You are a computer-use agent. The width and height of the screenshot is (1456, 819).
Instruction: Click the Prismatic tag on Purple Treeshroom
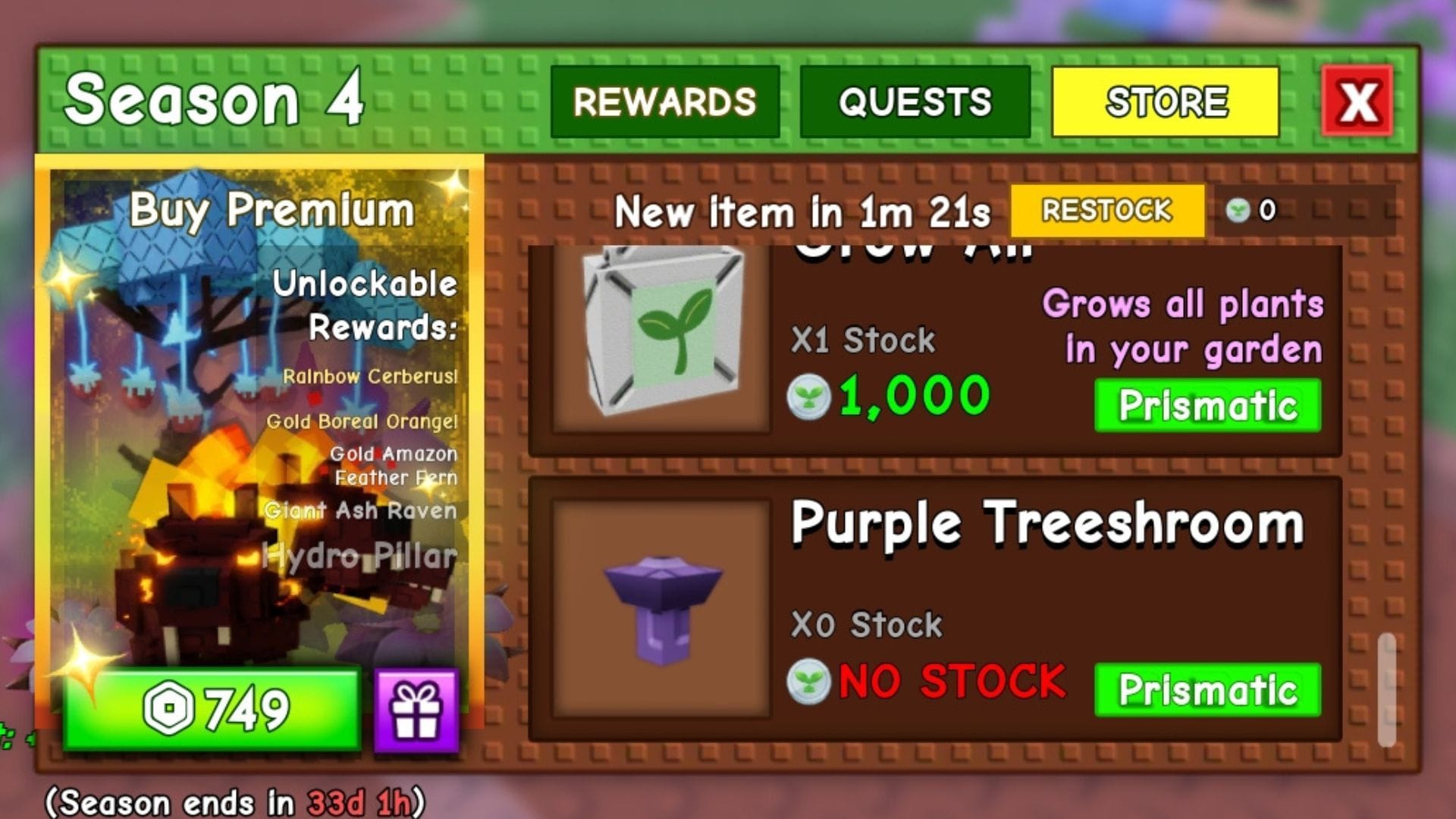1207,689
